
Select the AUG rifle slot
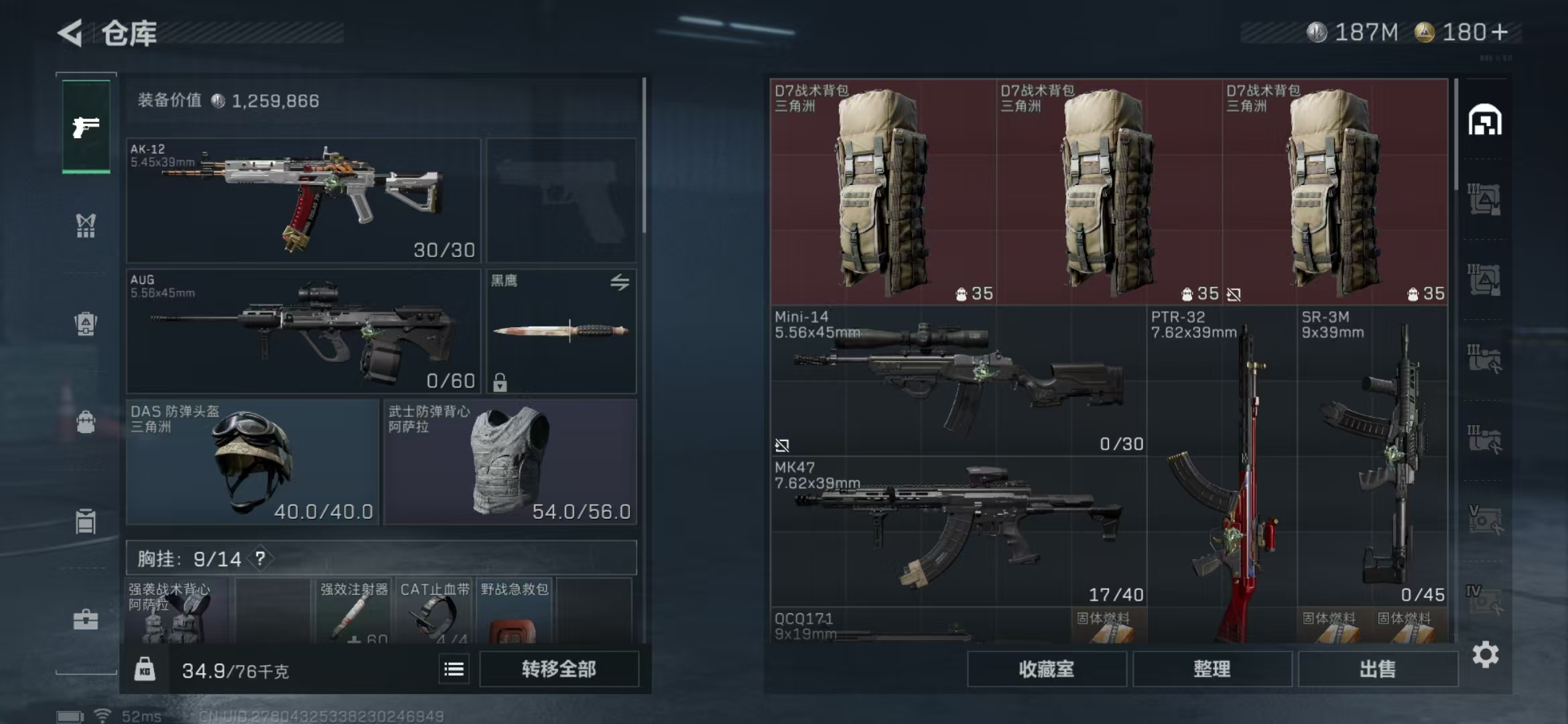tap(304, 331)
